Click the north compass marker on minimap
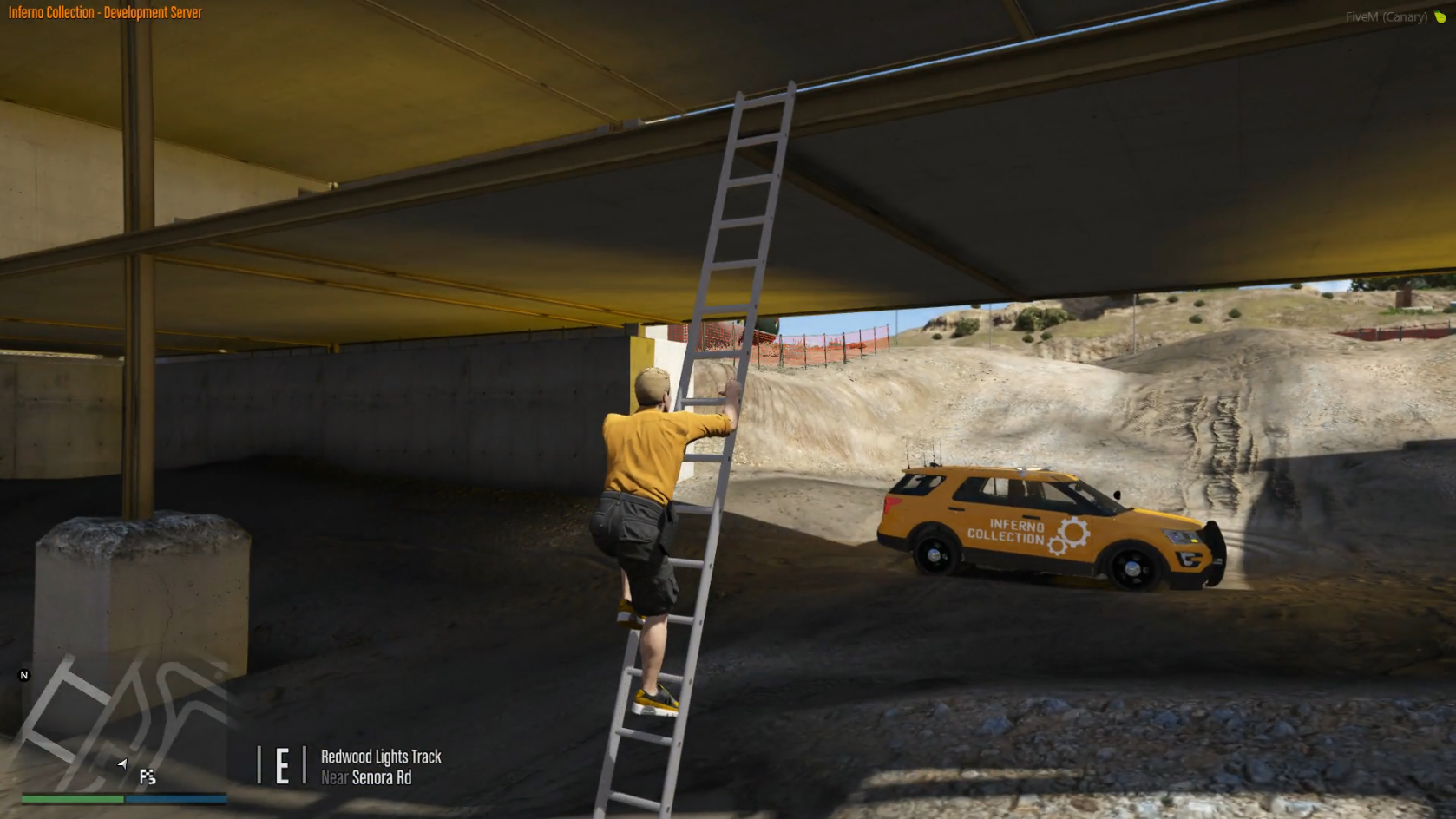Viewport: 1456px width, 819px height. (24, 675)
